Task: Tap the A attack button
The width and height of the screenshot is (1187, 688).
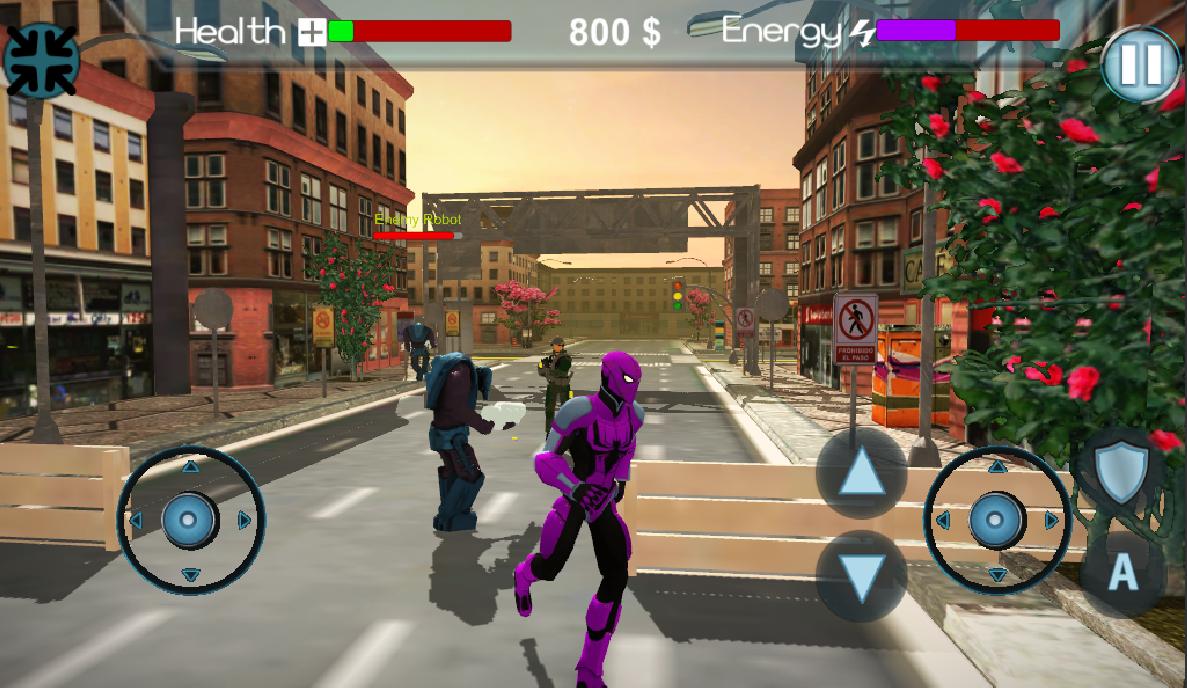Action: 1122,572
